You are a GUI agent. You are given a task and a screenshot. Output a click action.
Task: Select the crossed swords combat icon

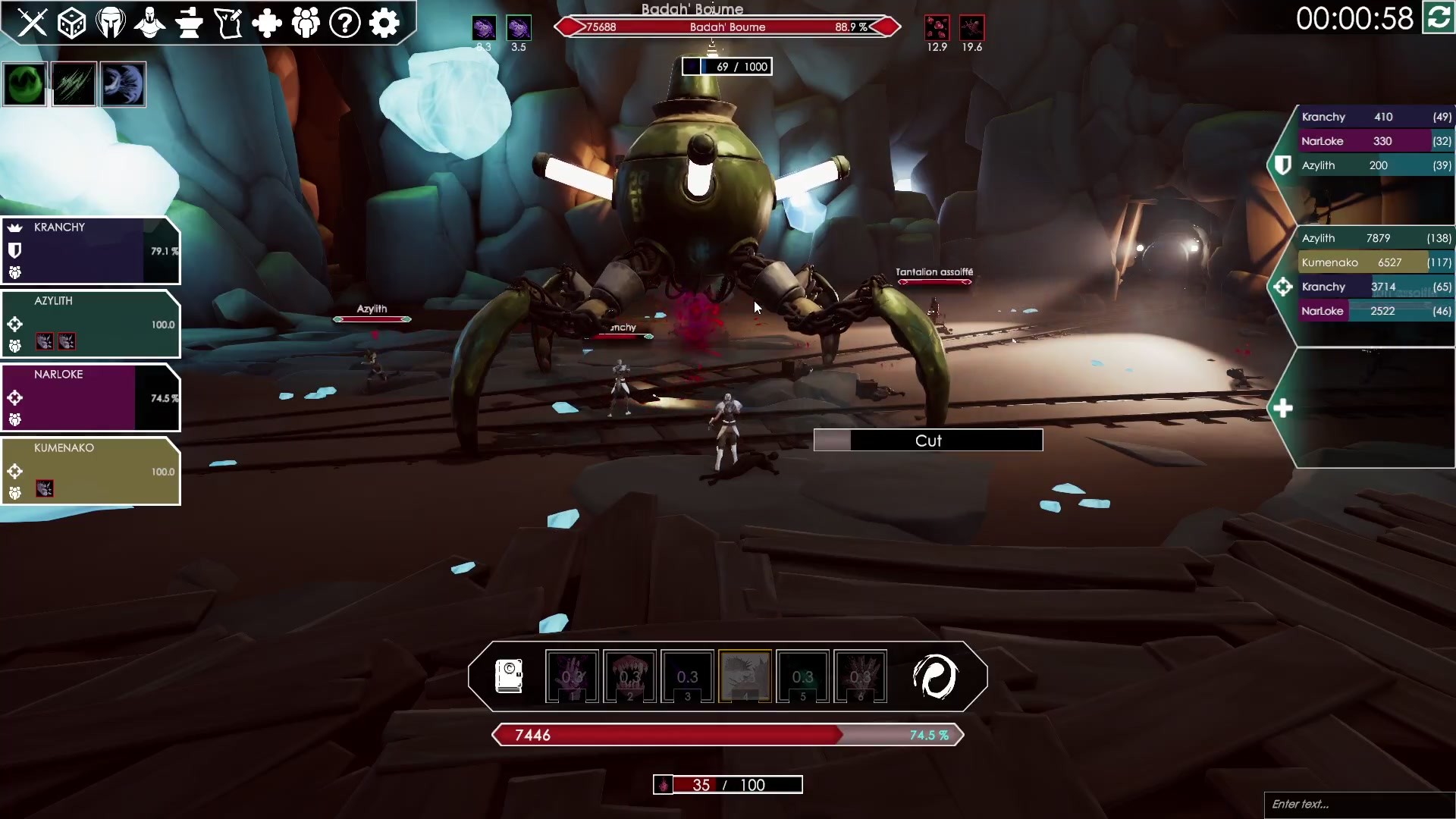[33, 22]
